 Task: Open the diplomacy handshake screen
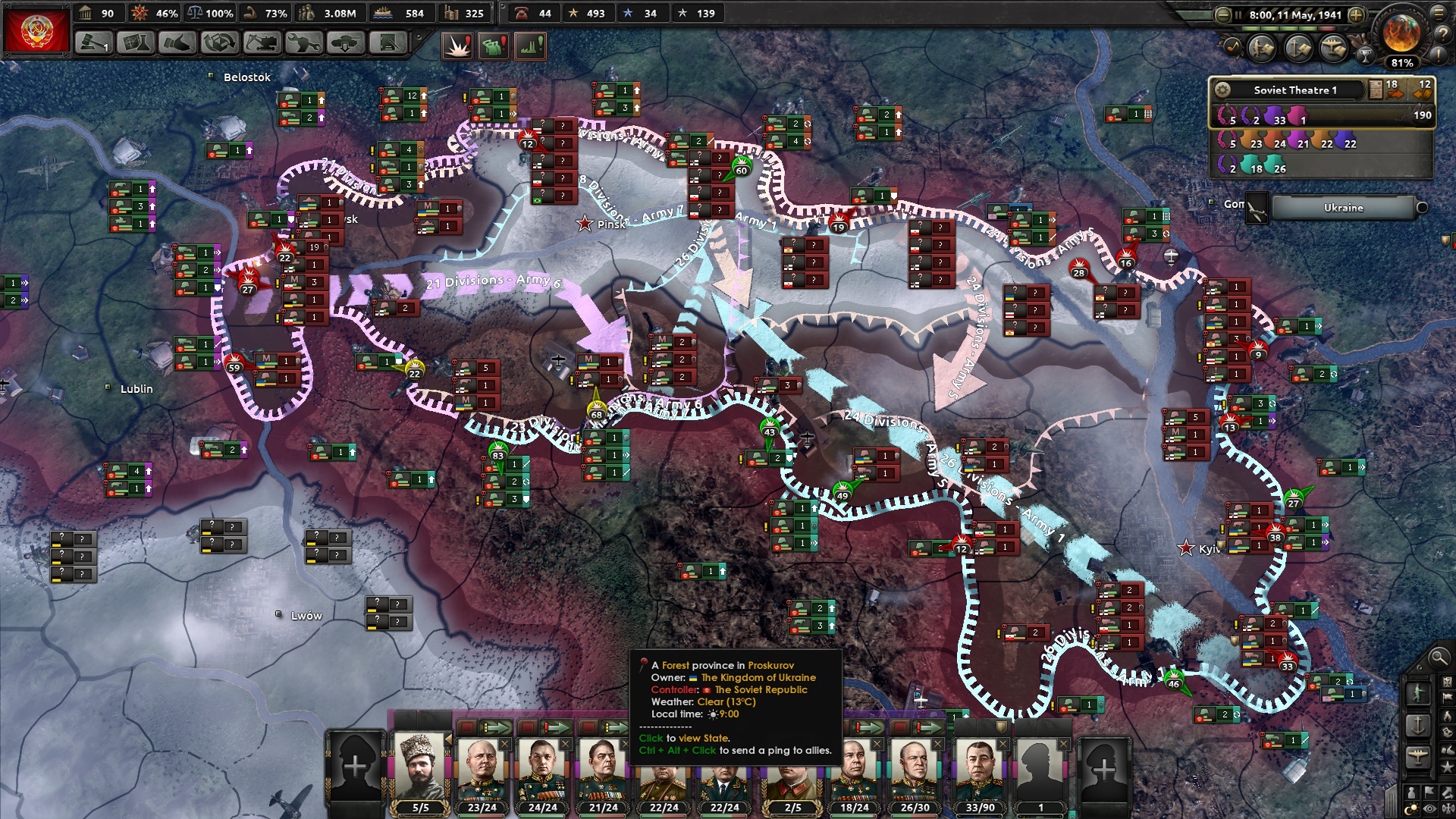click(x=177, y=43)
